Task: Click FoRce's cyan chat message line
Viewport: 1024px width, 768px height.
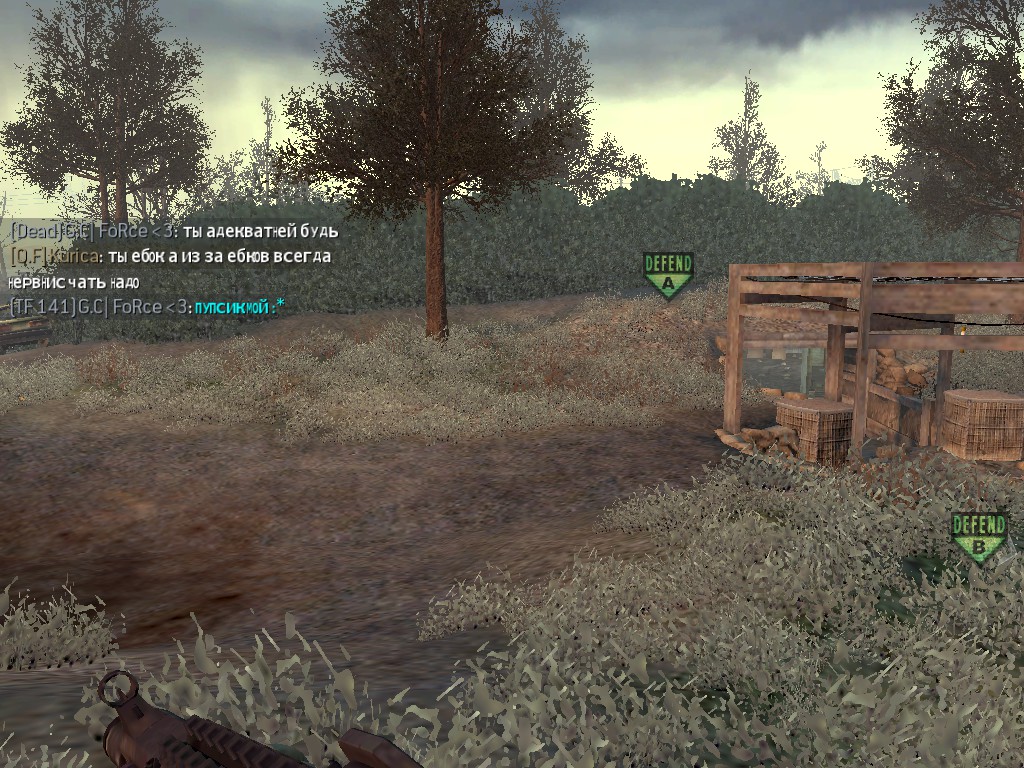Action: (147, 307)
